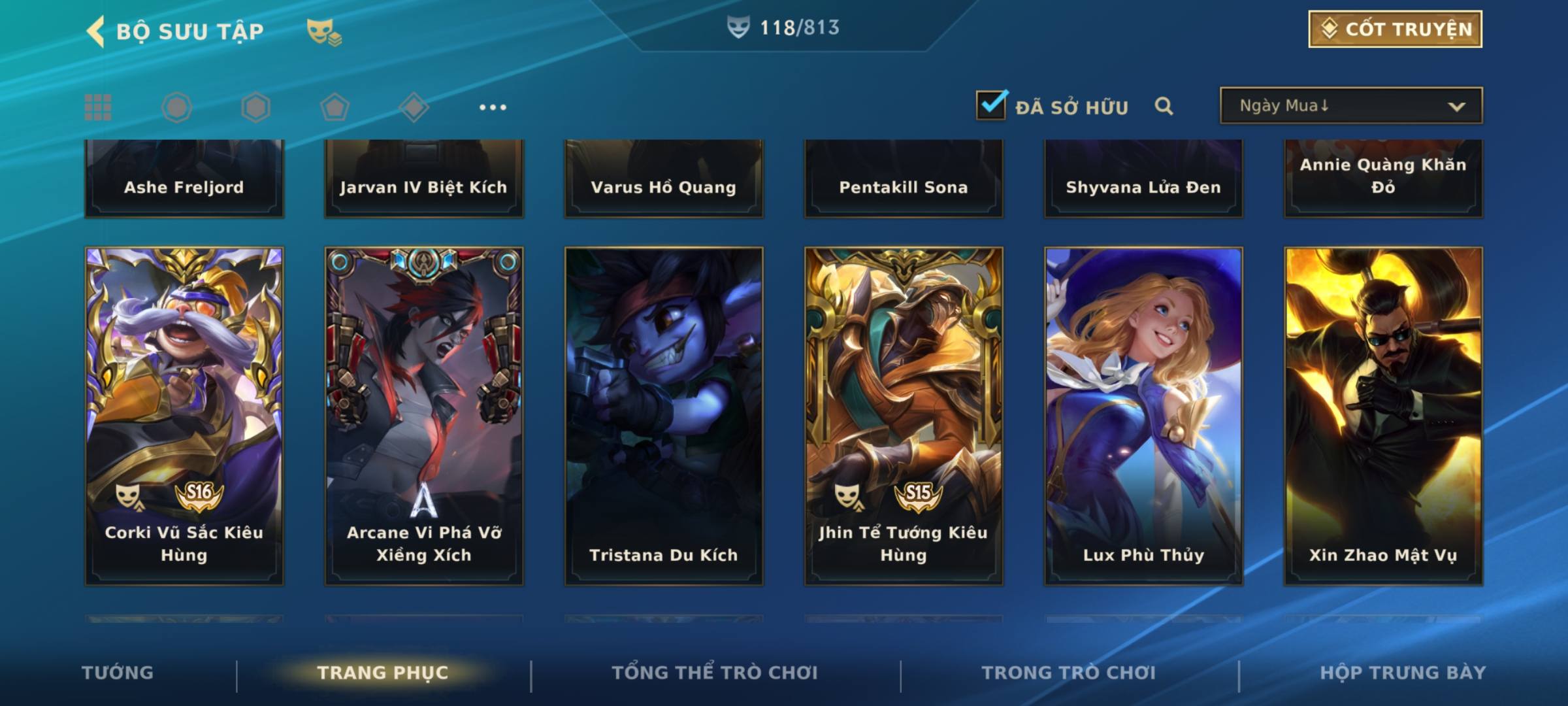View the Xin Zhao Mật Vụ skin
The height and width of the screenshot is (706, 1568).
pos(1383,415)
